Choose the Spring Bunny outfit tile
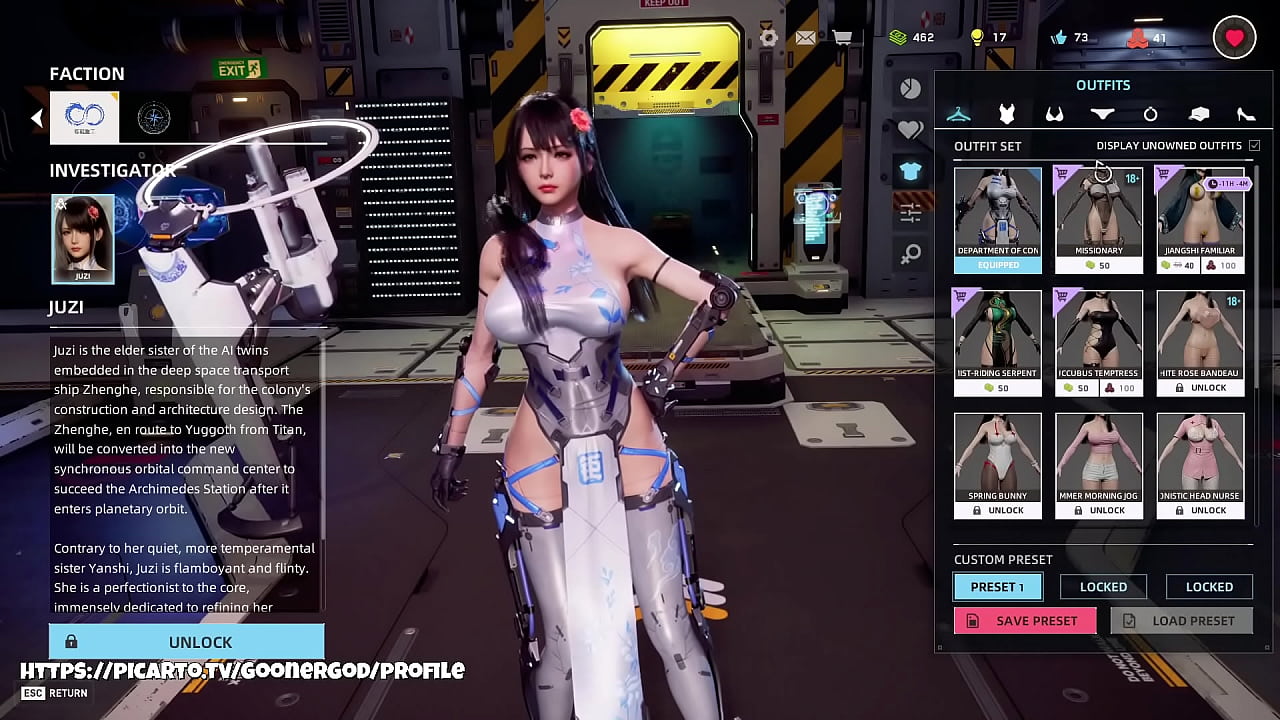Viewport: 1280px width, 720px height. click(997, 465)
